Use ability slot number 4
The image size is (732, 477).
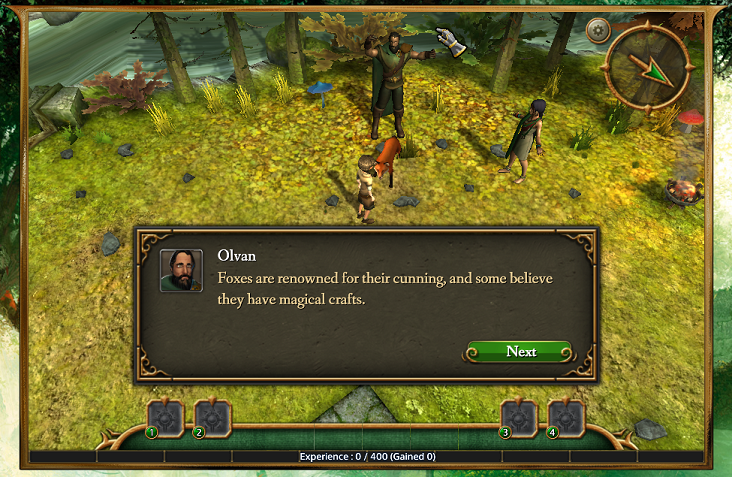pos(566,417)
